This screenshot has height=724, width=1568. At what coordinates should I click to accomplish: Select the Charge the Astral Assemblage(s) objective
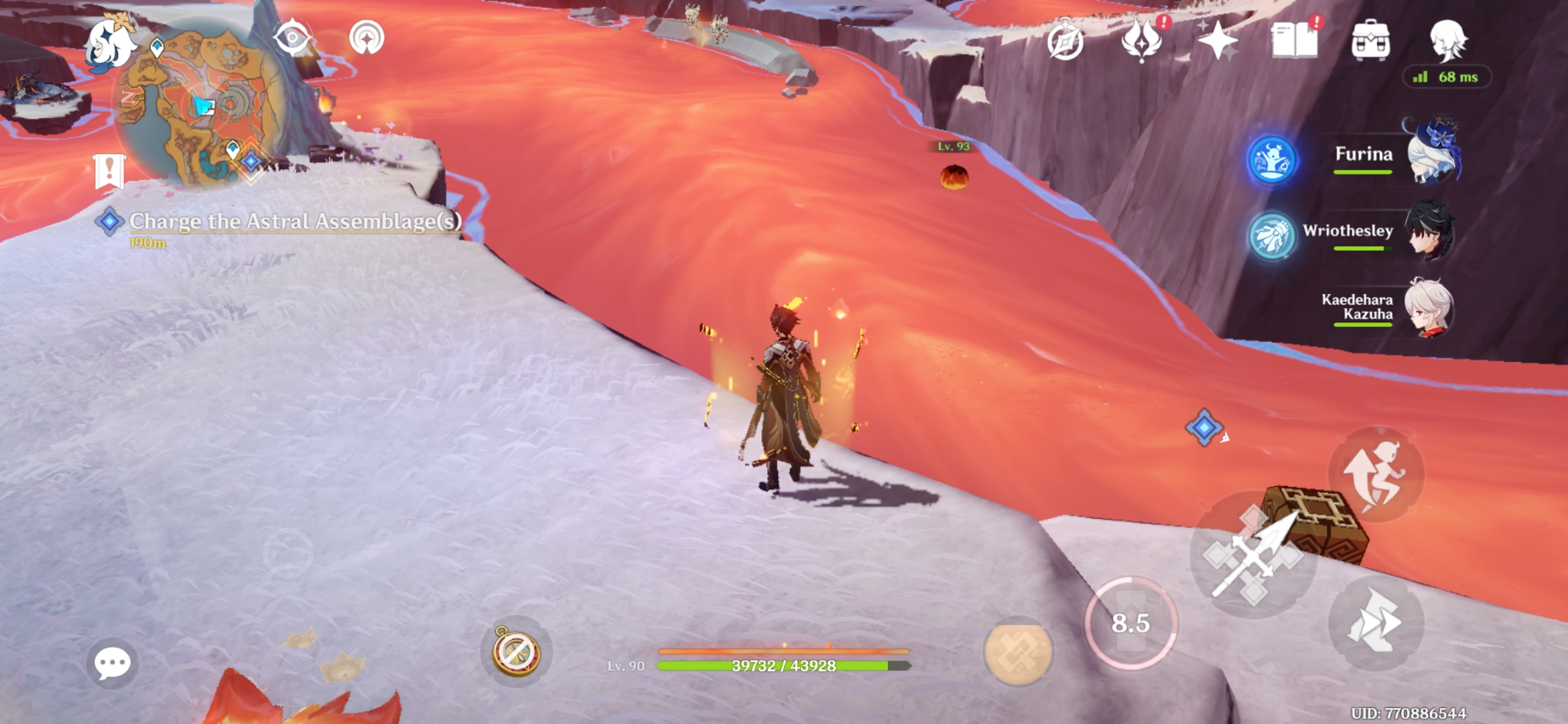(x=295, y=222)
